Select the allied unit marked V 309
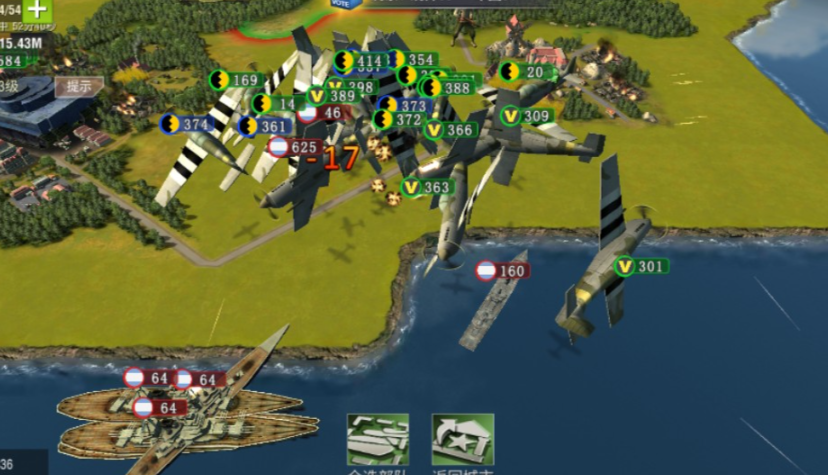The width and height of the screenshot is (828, 475). pos(526,116)
